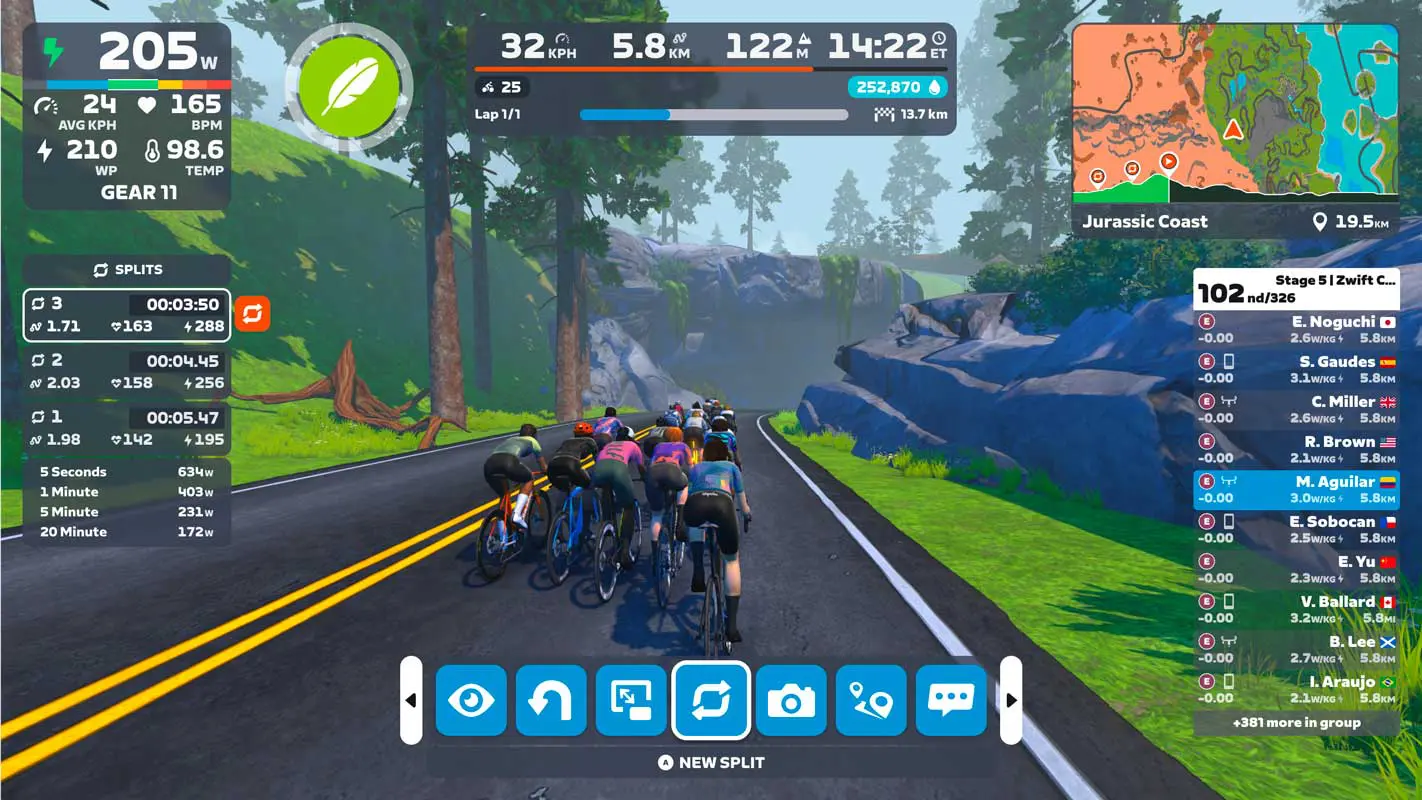Select split 2 row in Splits panel
Image resolution: width=1422 pixels, height=800 pixels.
tap(127, 372)
